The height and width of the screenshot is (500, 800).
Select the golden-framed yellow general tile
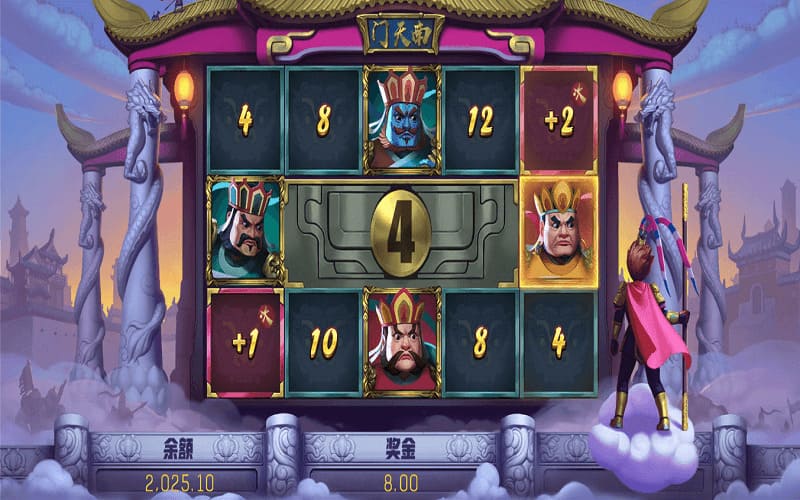coord(559,231)
